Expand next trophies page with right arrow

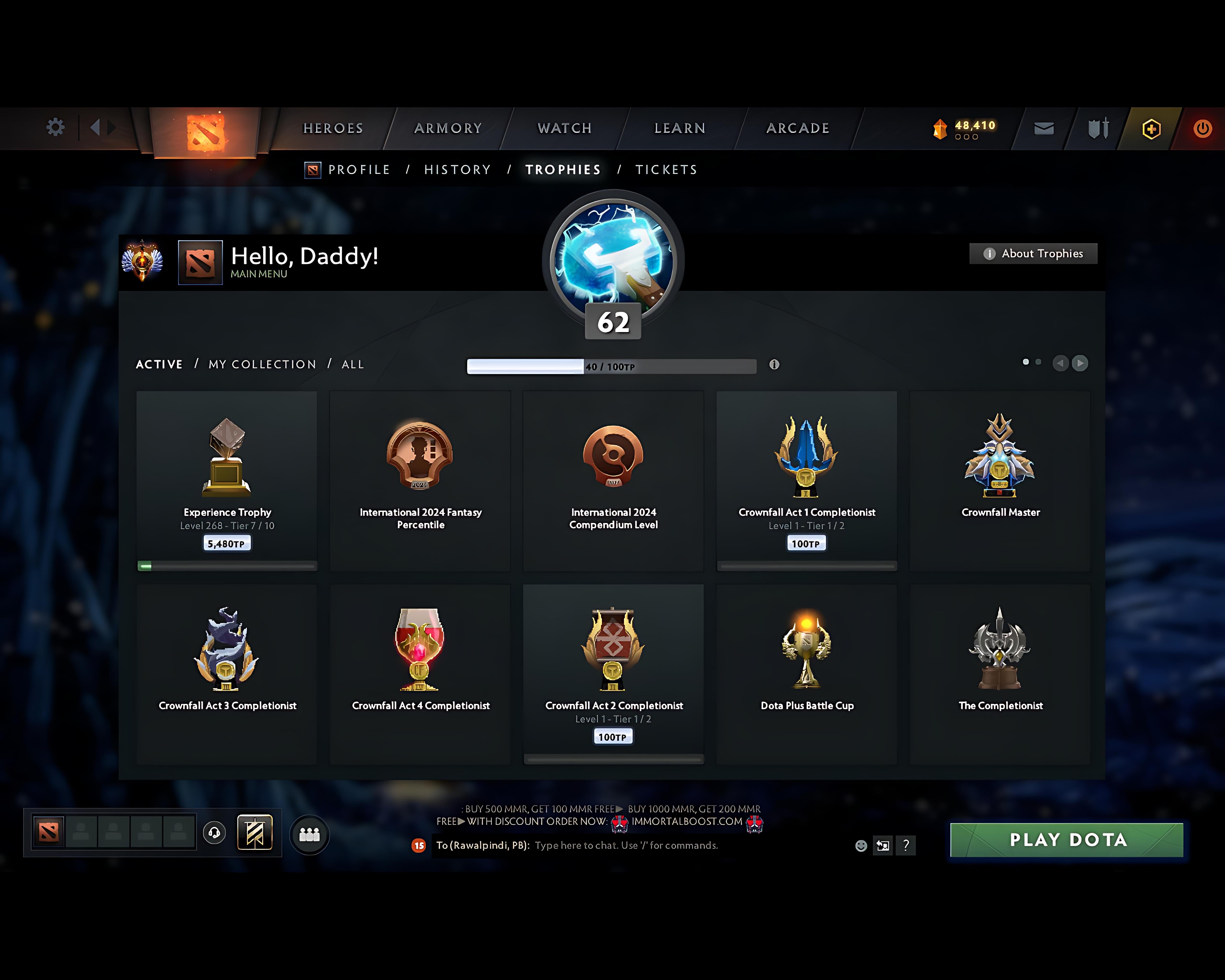point(1080,363)
